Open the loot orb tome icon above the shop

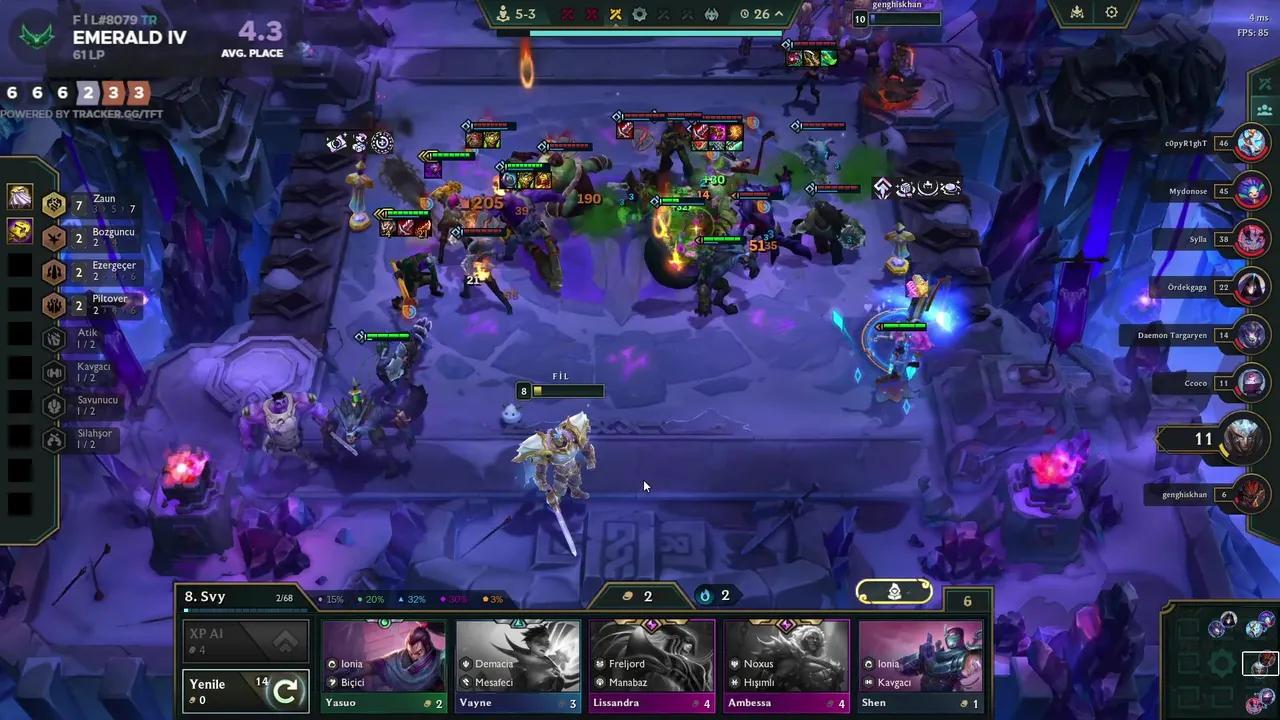pyautogui.click(x=893, y=591)
